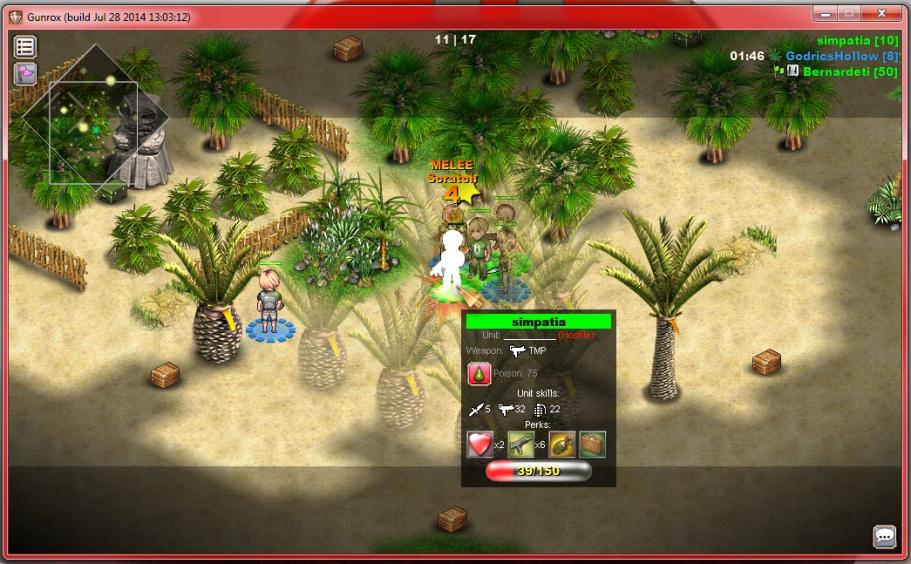Select the grenade perk icon
This screenshot has height=564, width=911.
click(x=562, y=444)
